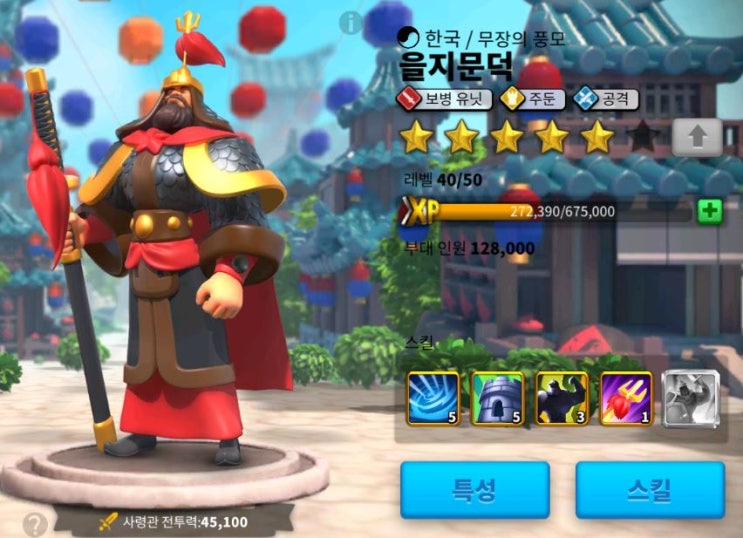Click the green plus XP button
The width and height of the screenshot is (743, 538).
coord(709,211)
